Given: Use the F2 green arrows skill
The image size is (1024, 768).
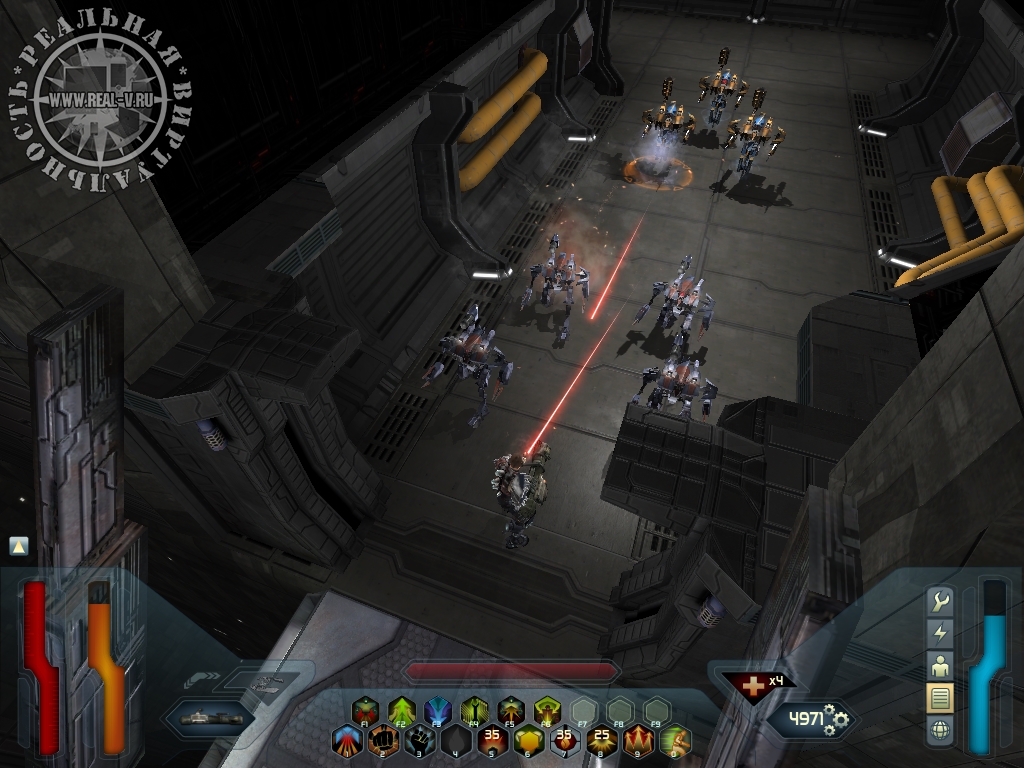Looking at the screenshot, I should click(x=402, y=712).
